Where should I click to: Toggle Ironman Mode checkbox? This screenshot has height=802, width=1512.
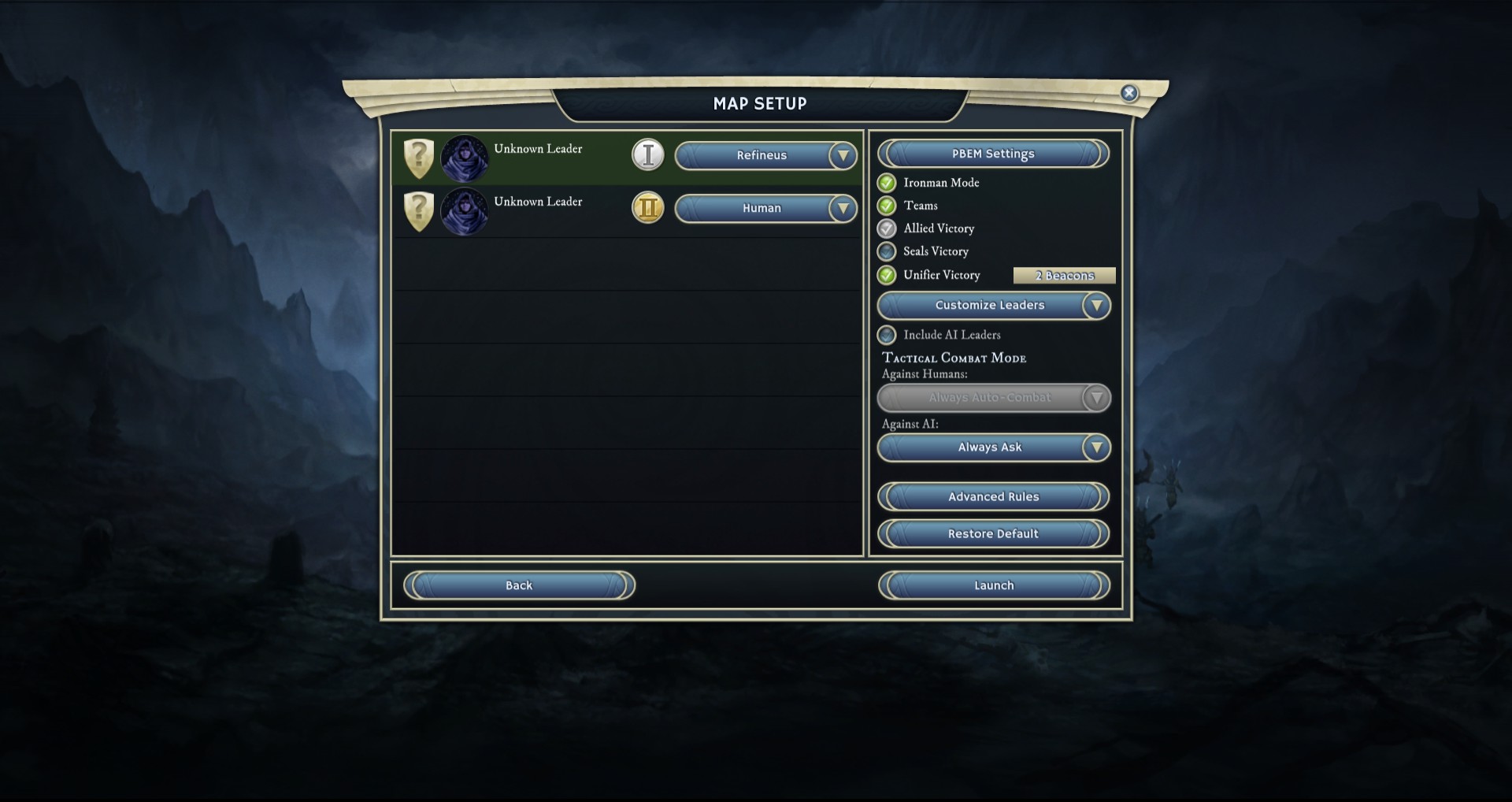click(x=888, y=183)
